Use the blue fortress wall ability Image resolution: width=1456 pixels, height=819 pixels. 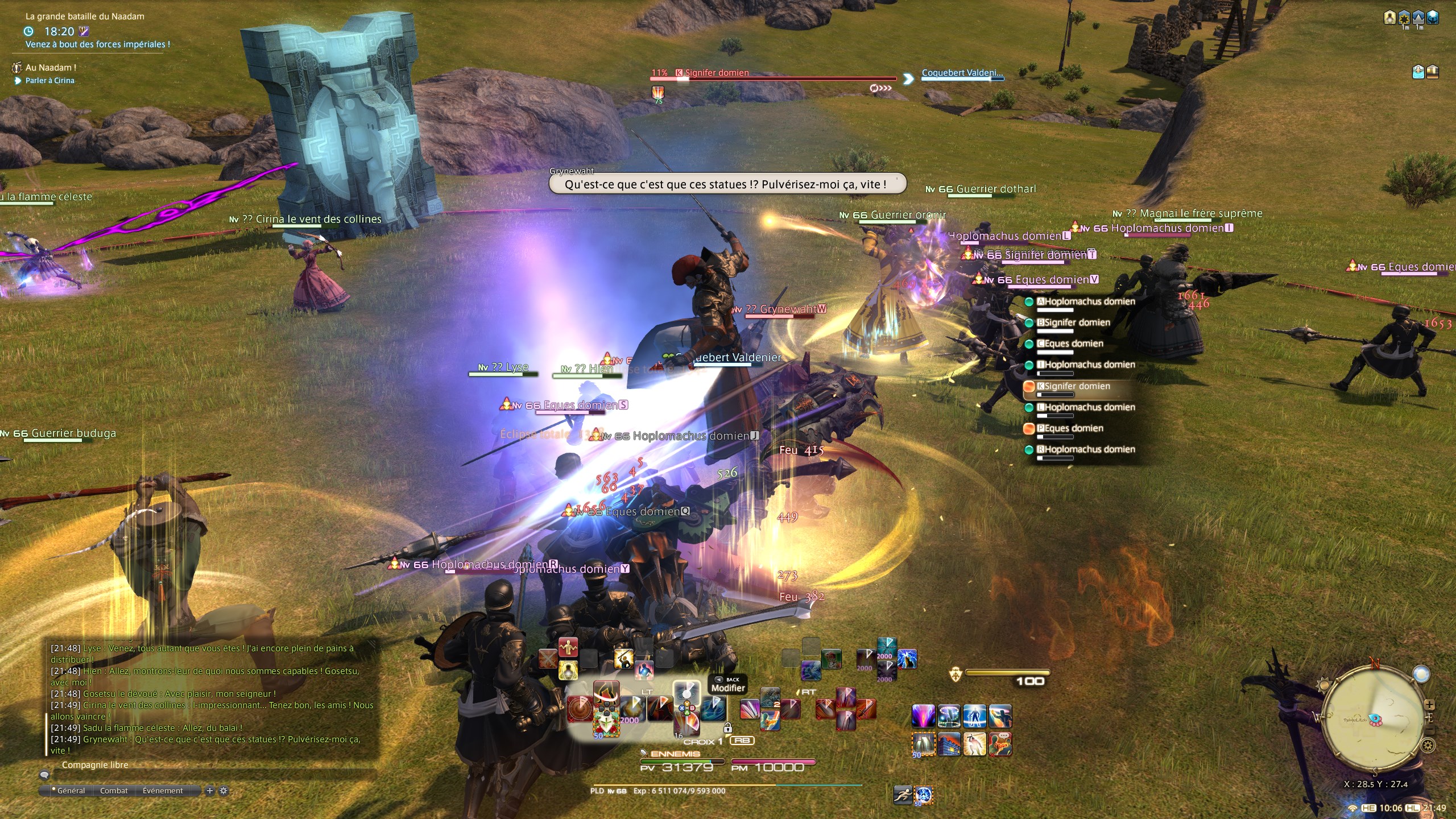[x=949, y=744]
